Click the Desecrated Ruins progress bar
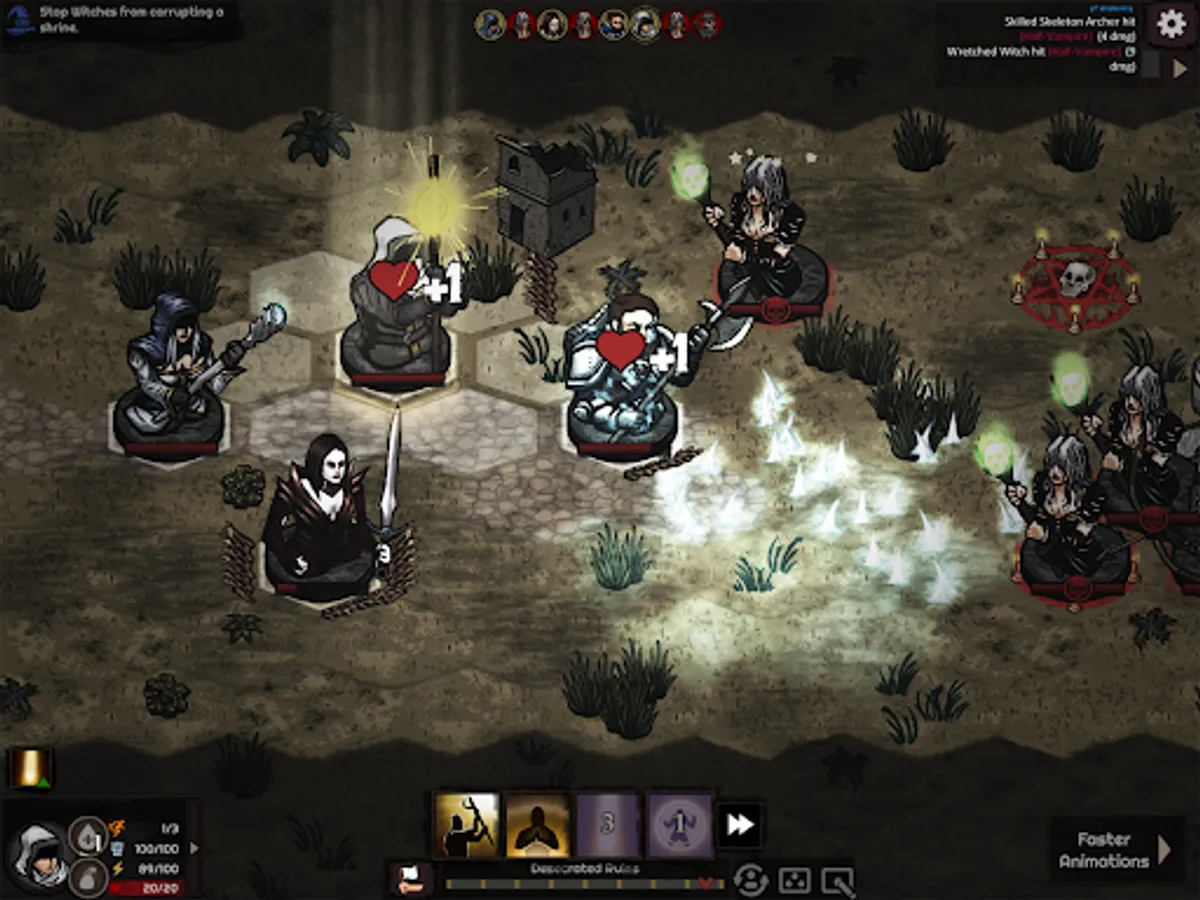This screenshot has width=1200, height=900. [580, 884]
